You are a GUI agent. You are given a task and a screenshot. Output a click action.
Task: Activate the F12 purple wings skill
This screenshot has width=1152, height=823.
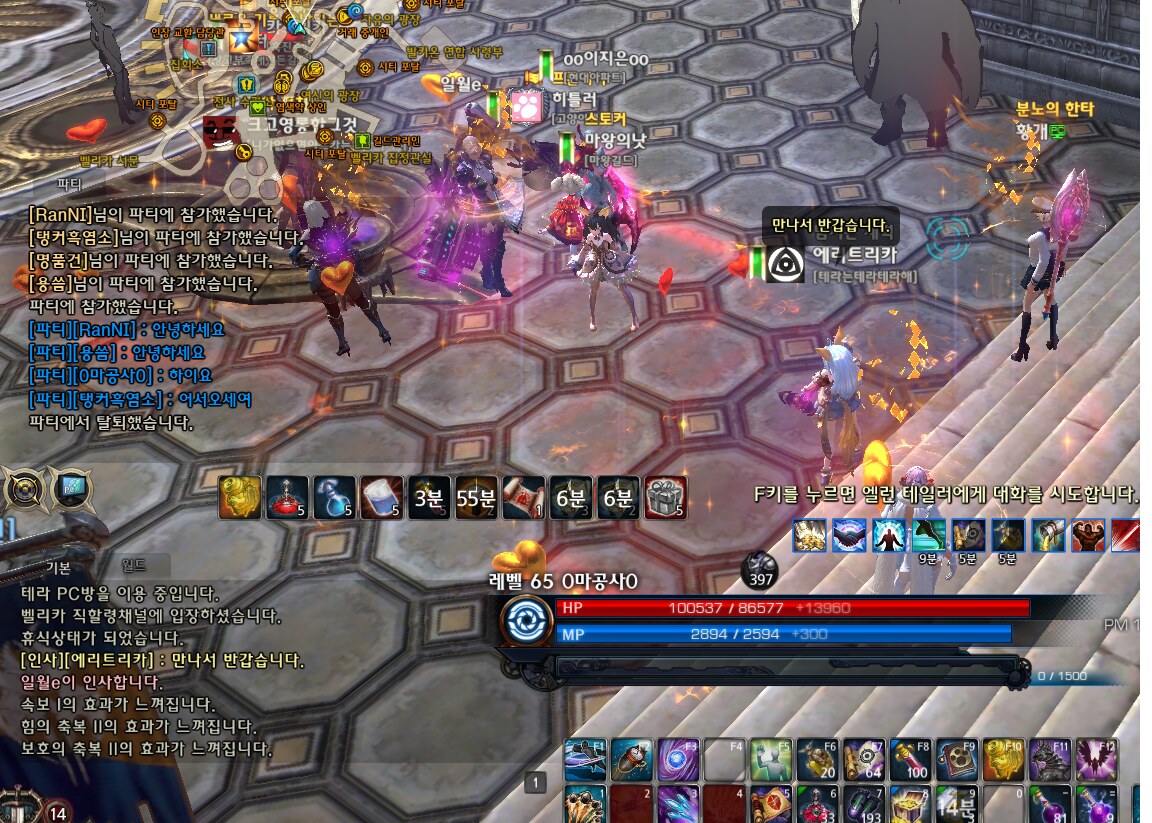pyautogui.click(x=1096, y=761)
